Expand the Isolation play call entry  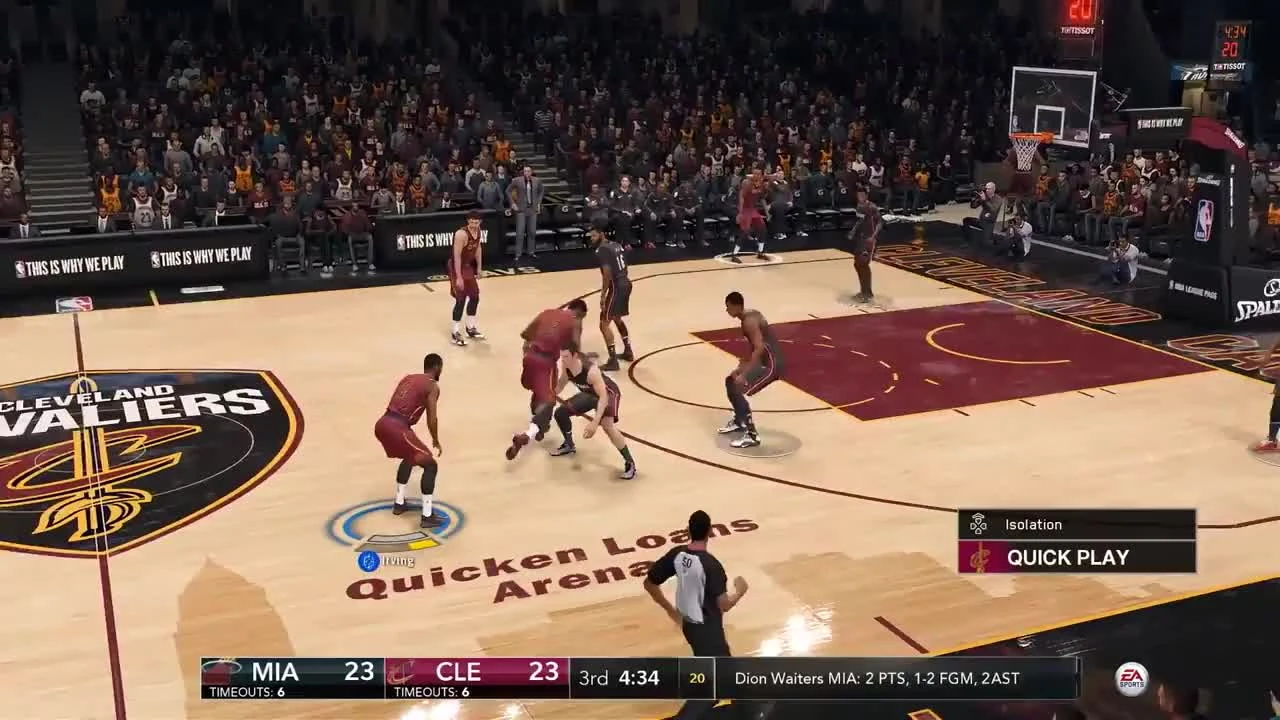1033,524
